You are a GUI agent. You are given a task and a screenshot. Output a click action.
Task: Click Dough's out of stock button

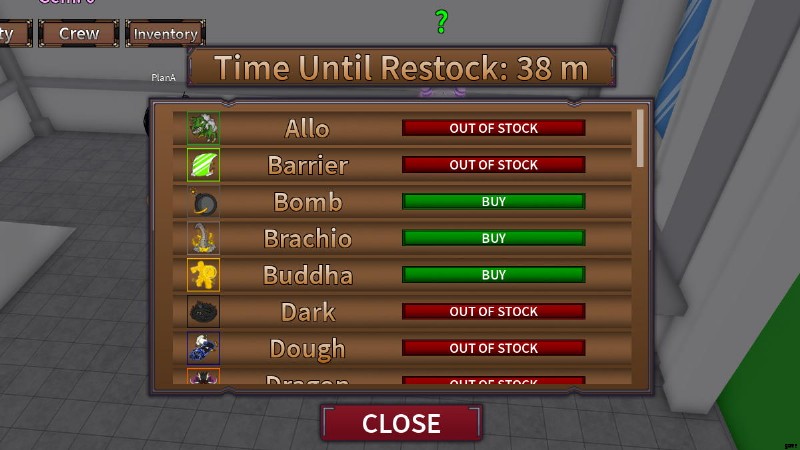coord(493,348)
